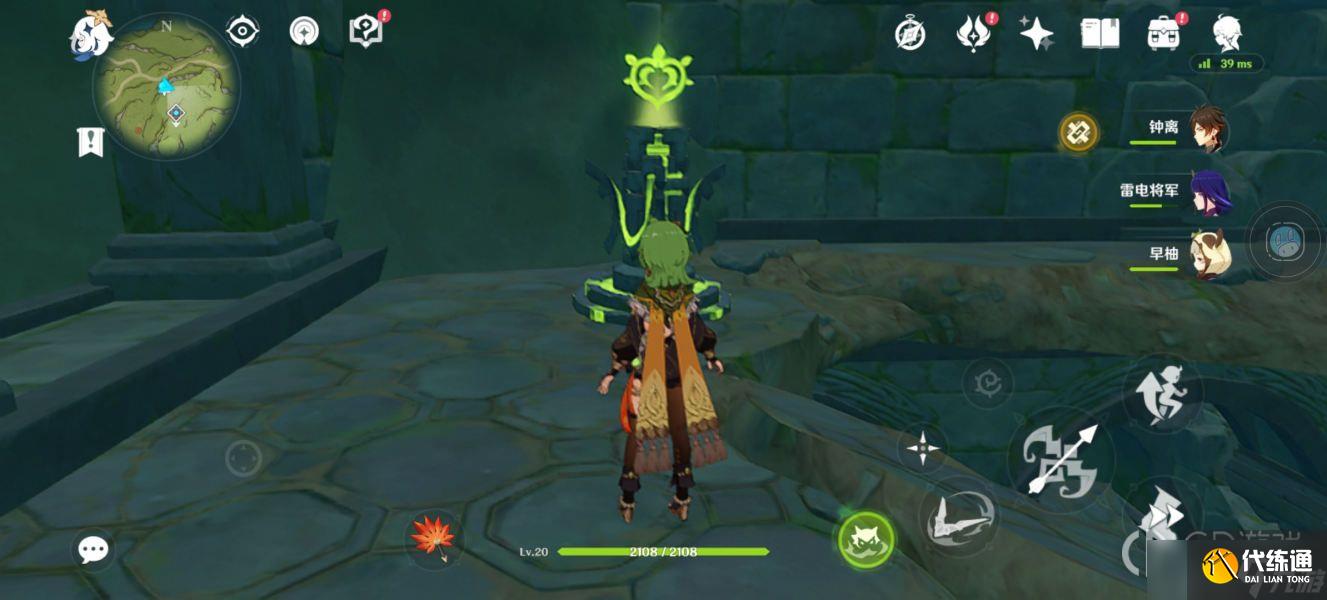The height and width of the screenshot is (600, 1327).
Task: Switch to party member 早柚
Action: click(x=1208, y=254)
